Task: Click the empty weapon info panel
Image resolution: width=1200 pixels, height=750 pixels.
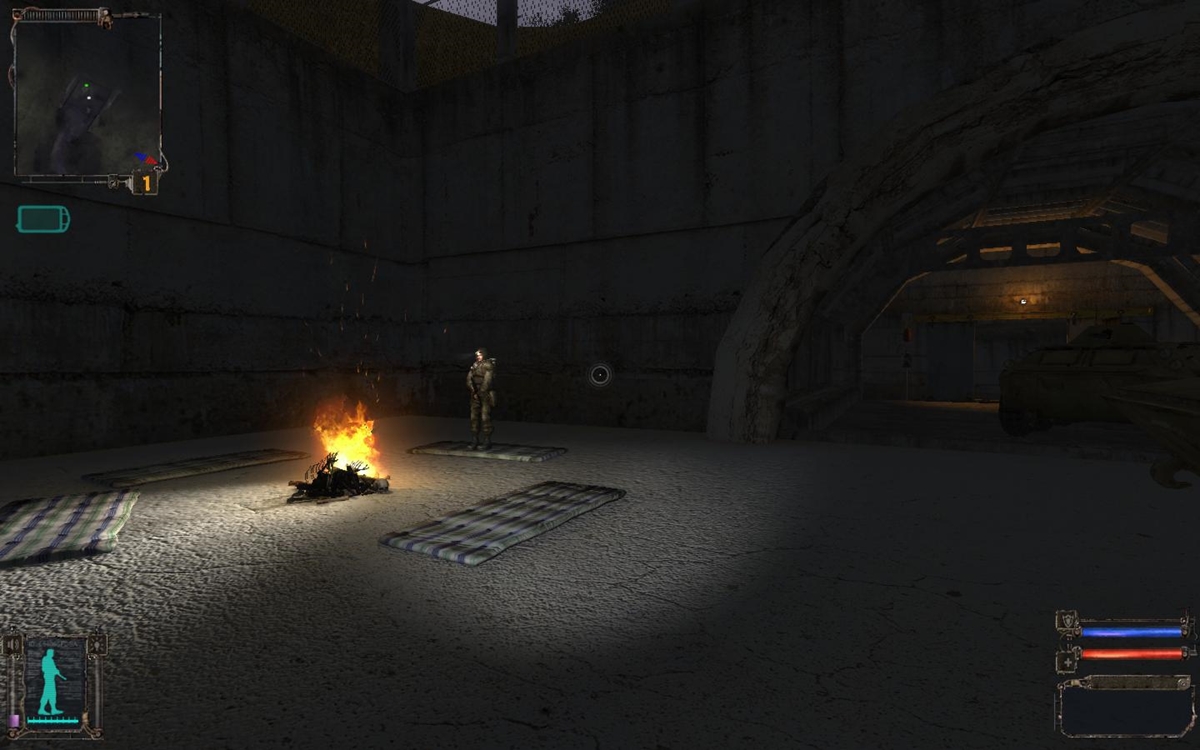Action: tap(1125, 709)
